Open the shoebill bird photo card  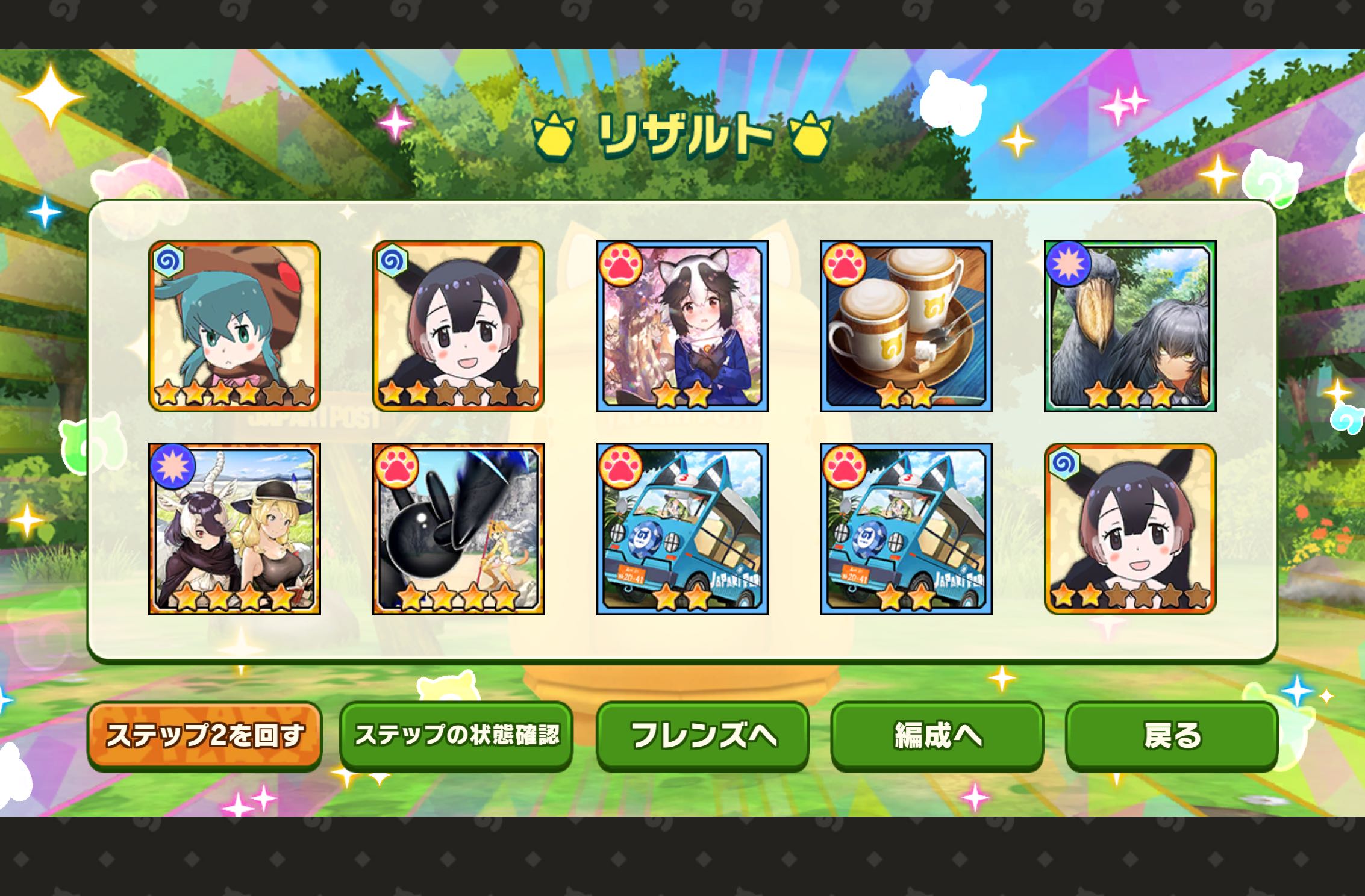click(1130, 326)
